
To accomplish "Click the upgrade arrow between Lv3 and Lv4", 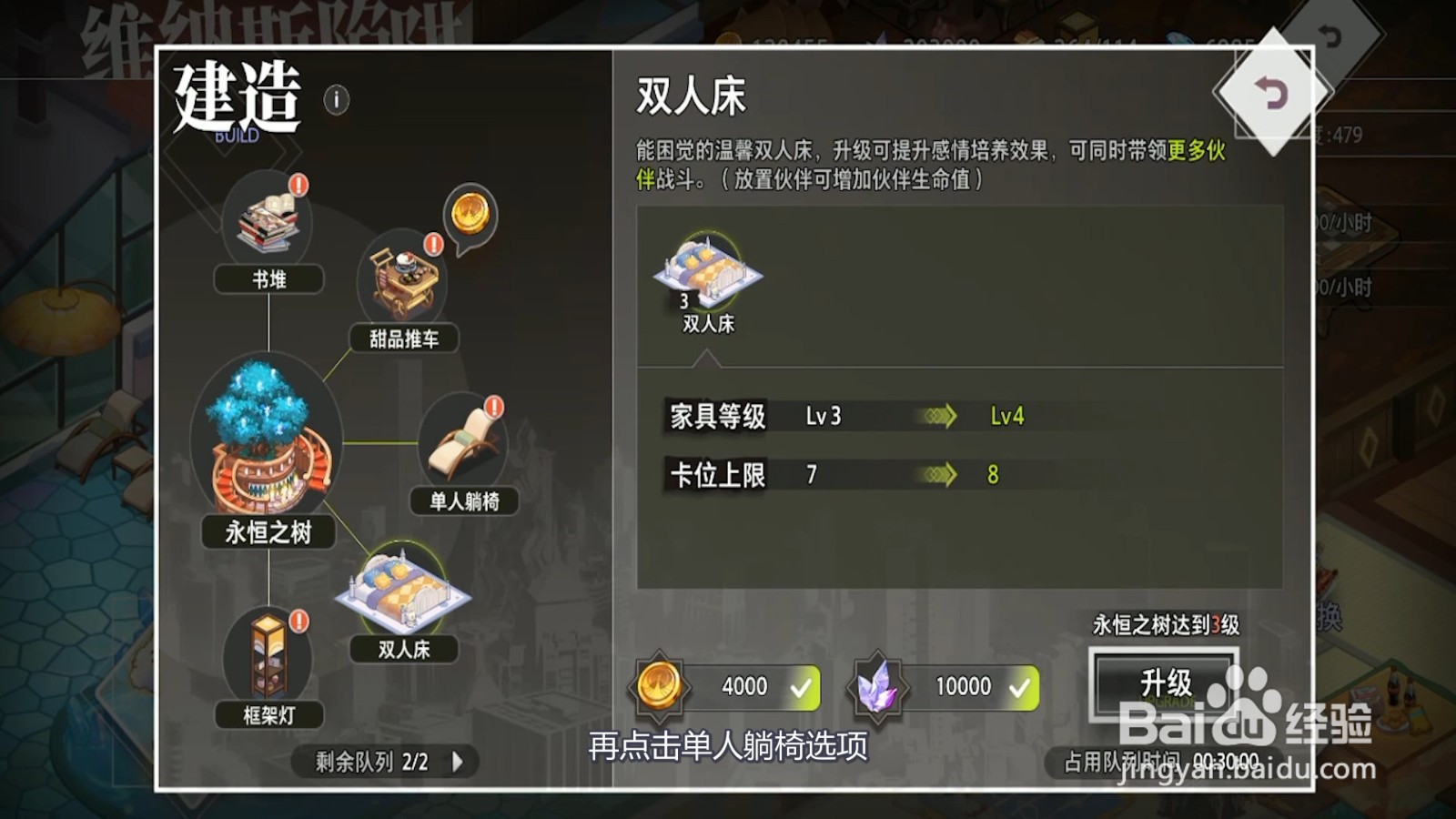I will 937,417.
